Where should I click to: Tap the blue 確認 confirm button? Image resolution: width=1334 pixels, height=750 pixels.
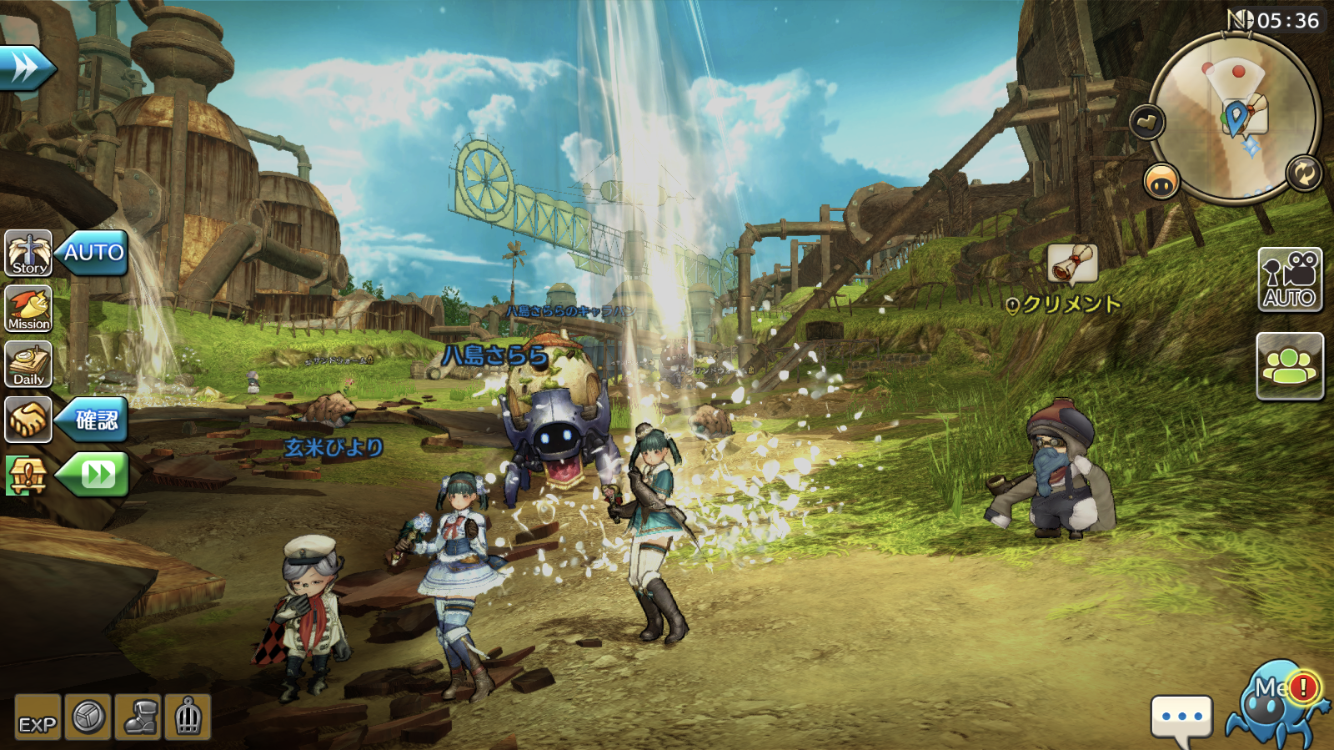click(x=93, y=419)
